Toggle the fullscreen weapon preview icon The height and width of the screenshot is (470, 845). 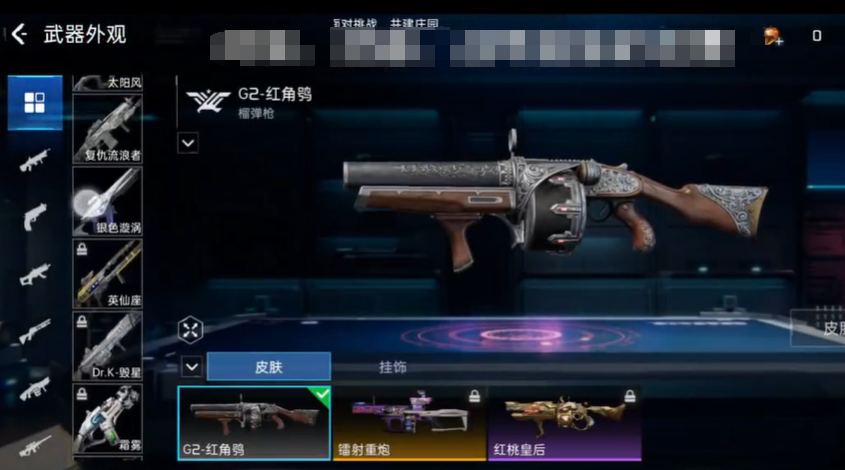(x=191, y=329)
